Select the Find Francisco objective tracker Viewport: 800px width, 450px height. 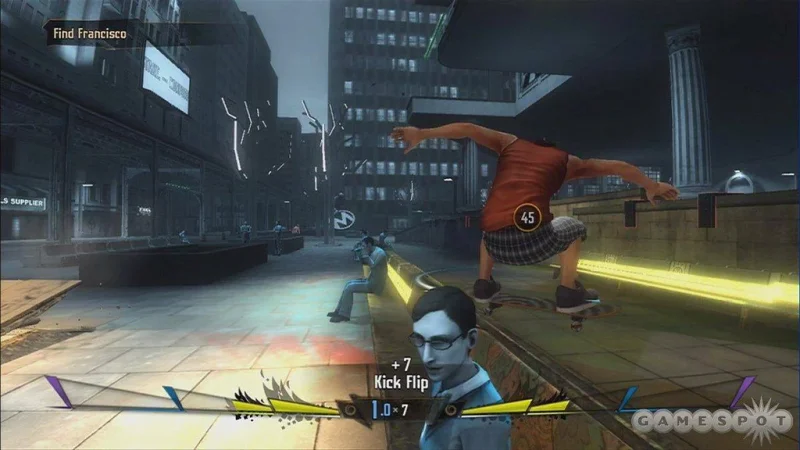[90, 34]
